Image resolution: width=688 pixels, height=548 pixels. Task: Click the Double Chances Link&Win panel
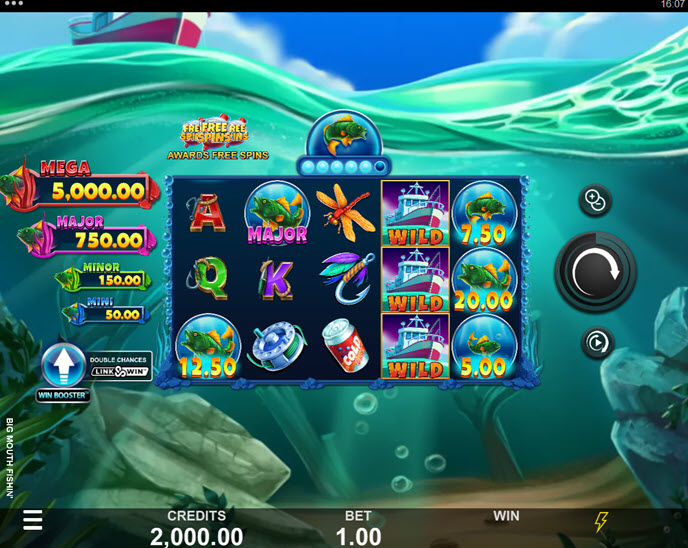coord(120,366)
